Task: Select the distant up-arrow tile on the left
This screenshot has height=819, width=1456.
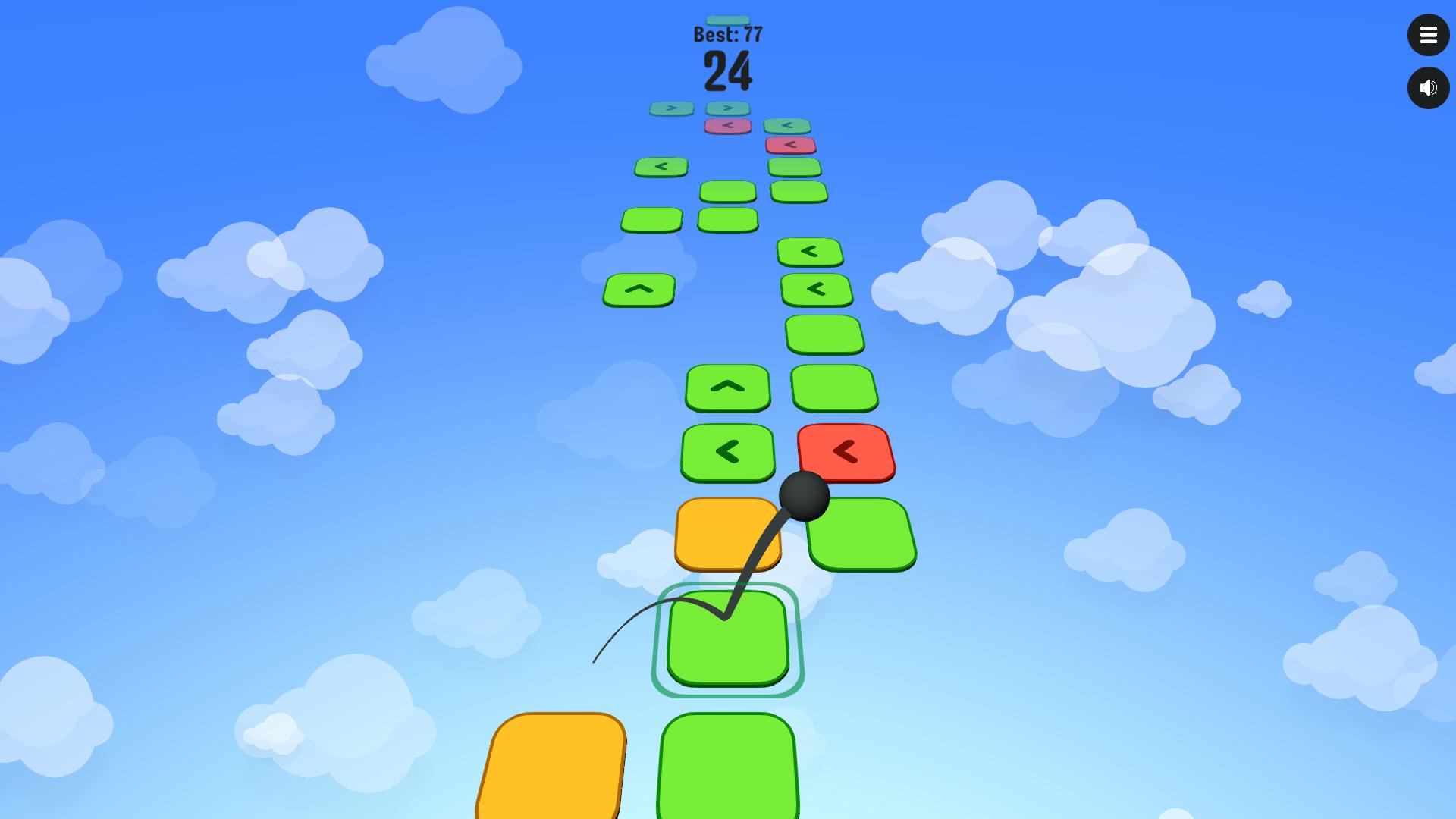Action: pyautogui.click(x=639, y=289)
